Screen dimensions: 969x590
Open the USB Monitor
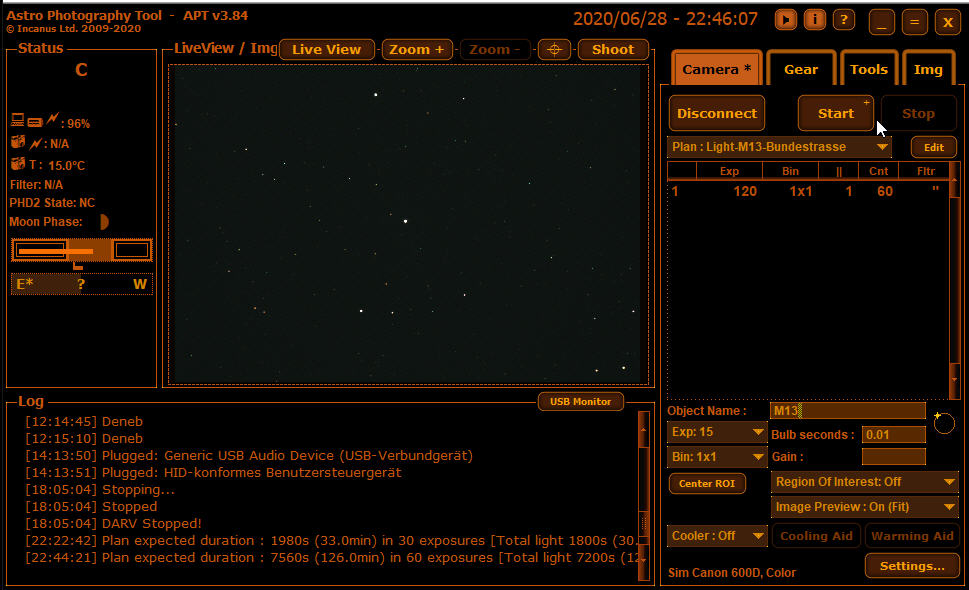580,402
